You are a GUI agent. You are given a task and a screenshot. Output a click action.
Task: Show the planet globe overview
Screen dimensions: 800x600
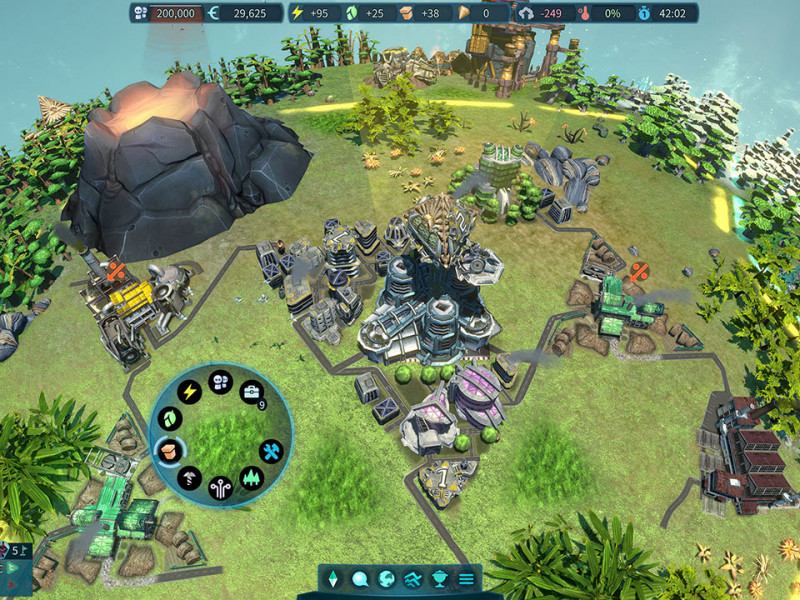point(386,578)
